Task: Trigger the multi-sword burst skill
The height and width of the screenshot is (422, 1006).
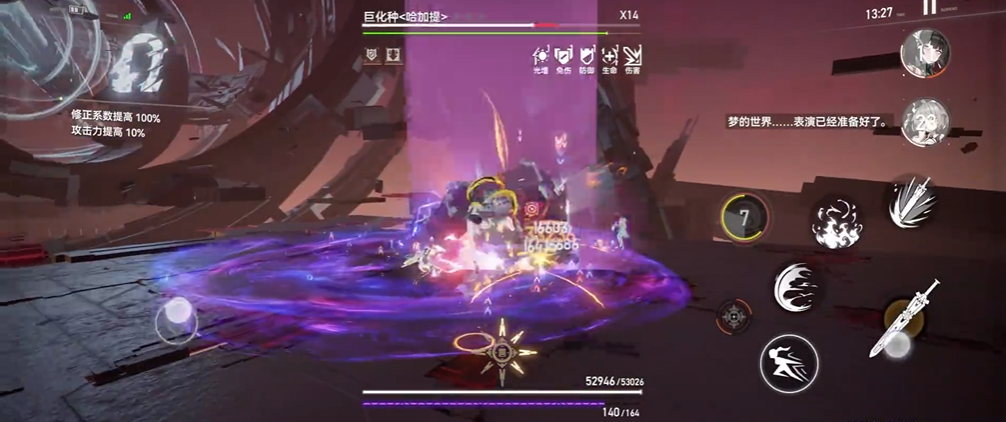Action: [912, 202]
